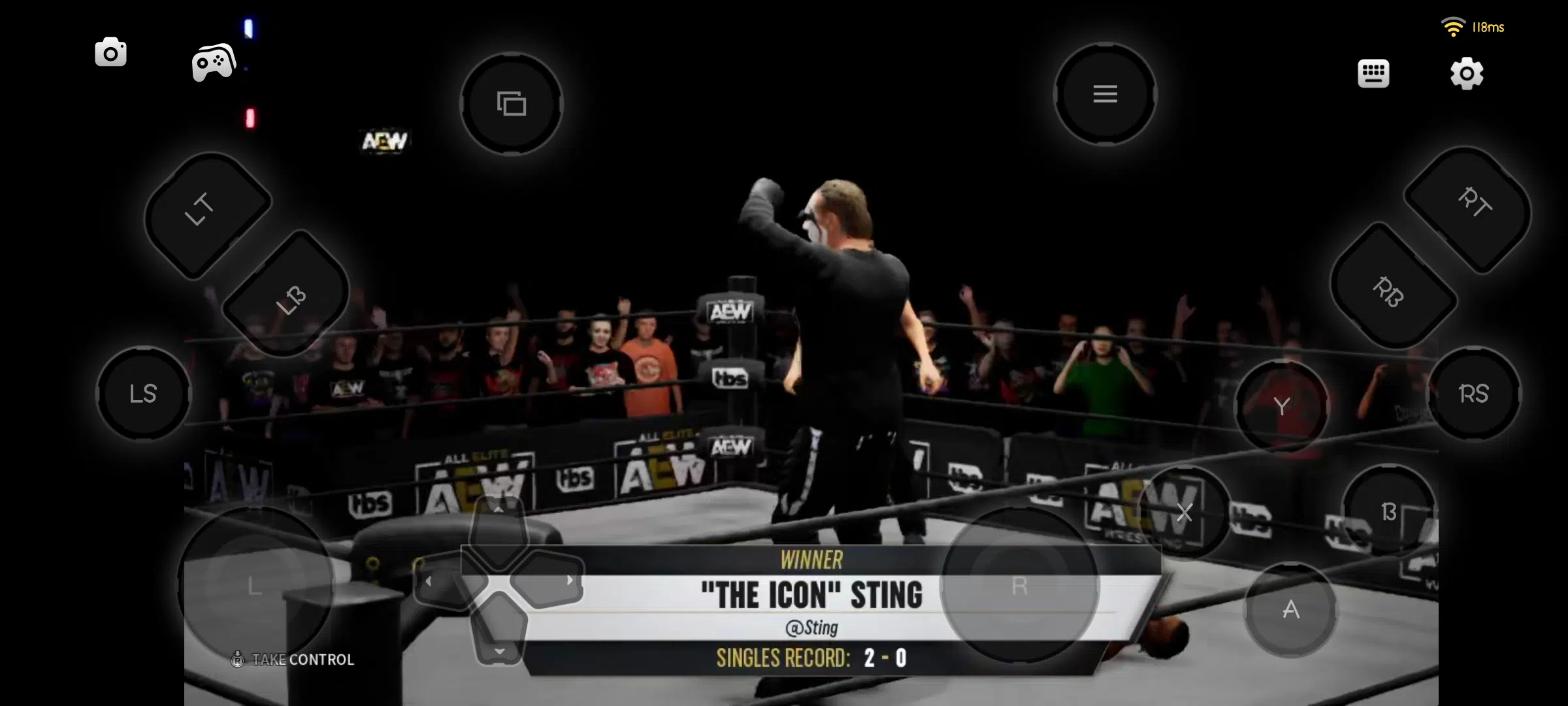Image resolution: width=1568 pixels, height=706 pixels.
Task: Tap the LT trigger button
Action: [206, 214]
